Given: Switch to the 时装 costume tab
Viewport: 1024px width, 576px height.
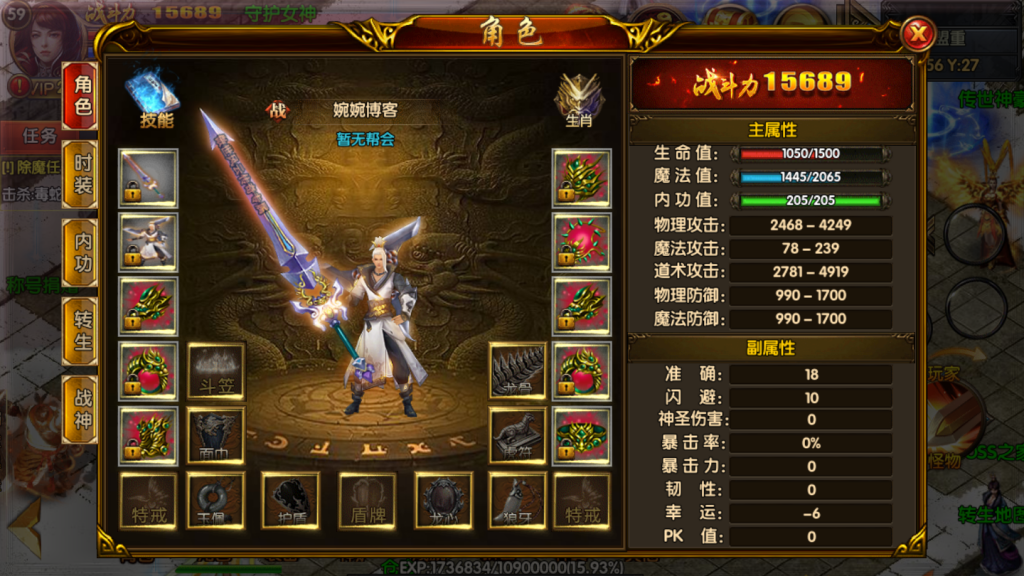Looking at the screenshot, I should tap(81, 172).
